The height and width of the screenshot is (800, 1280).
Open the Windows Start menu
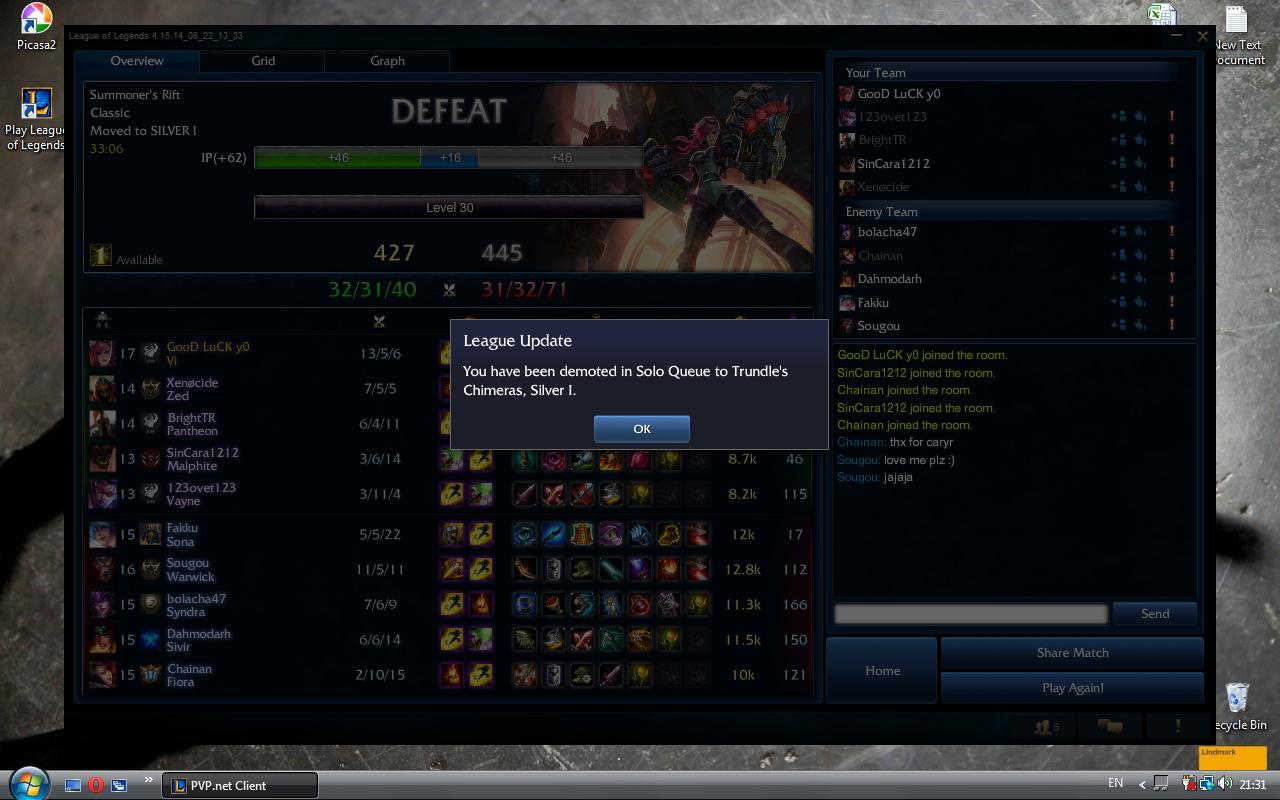pos(27,782)
